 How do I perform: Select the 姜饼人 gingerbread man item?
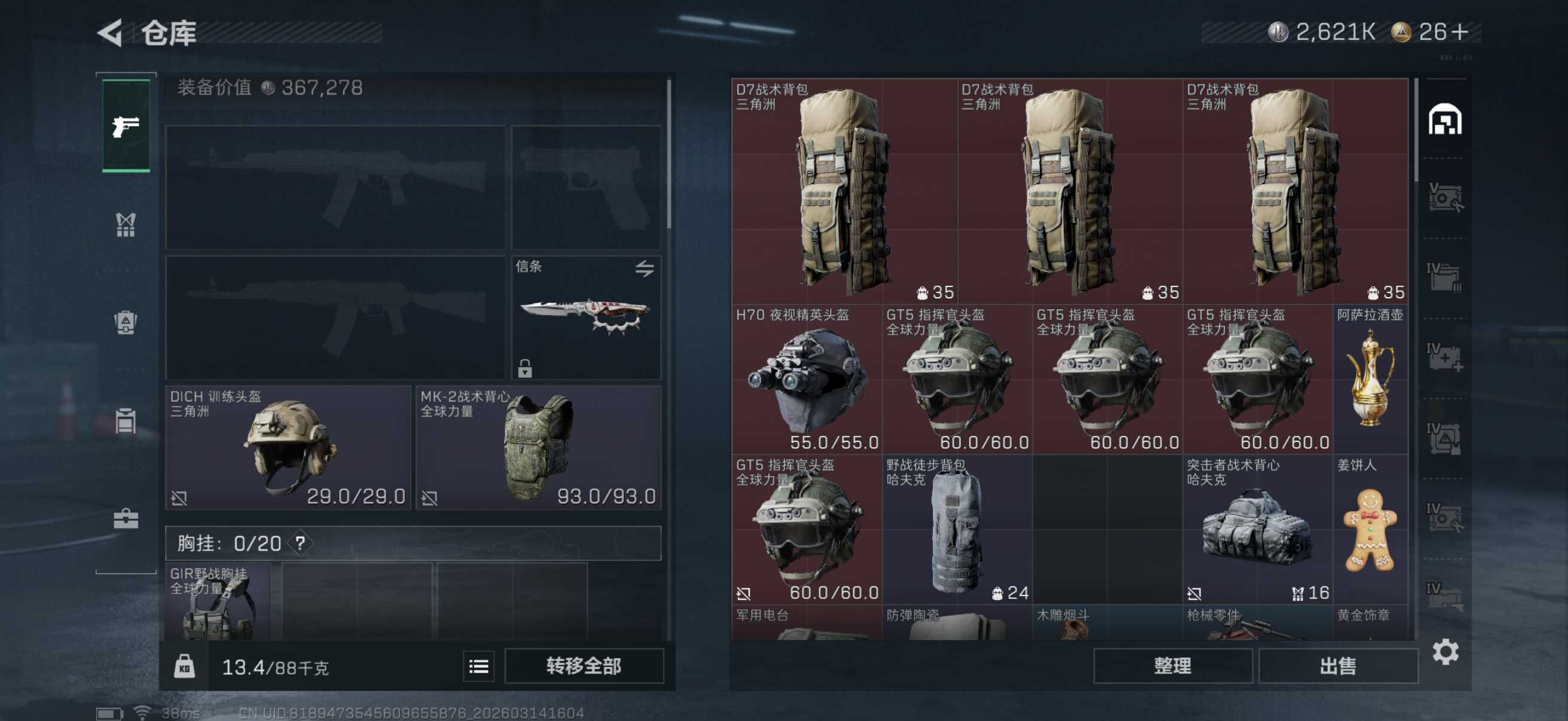coord(1370,529)
